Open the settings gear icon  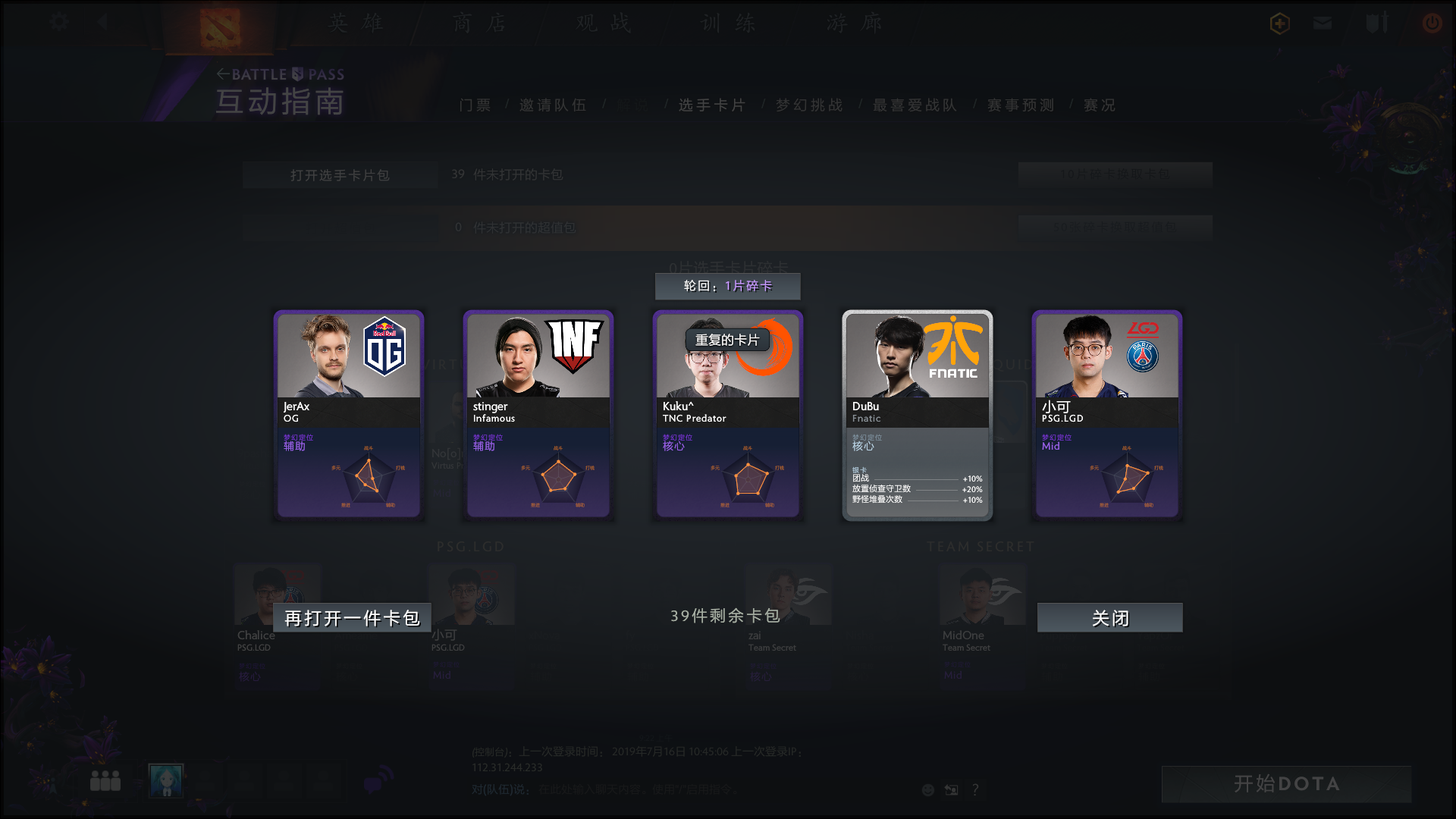[x=58, y=22]
